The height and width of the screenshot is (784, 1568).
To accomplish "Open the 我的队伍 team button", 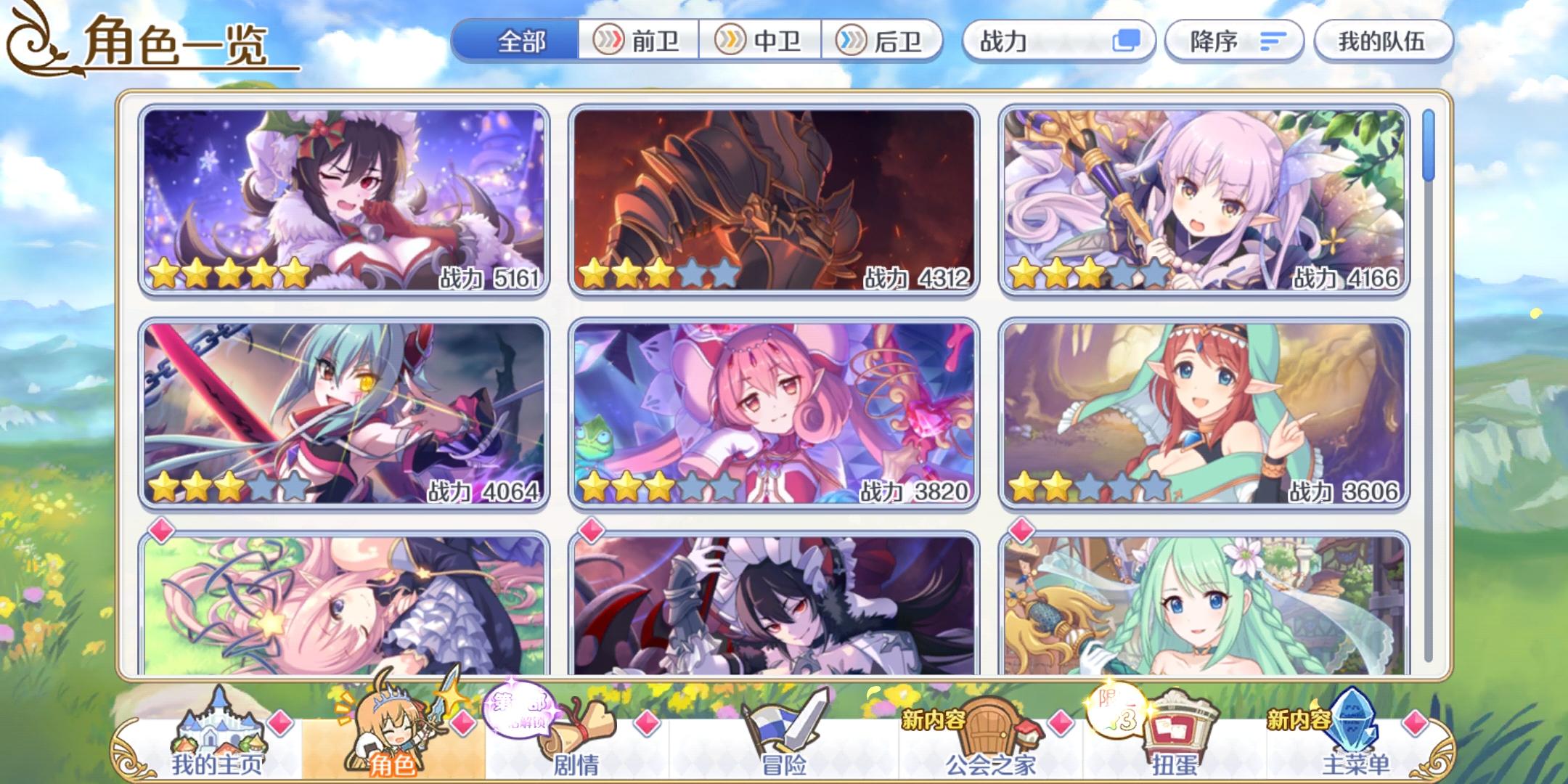I will click(x=1383, y=41).
